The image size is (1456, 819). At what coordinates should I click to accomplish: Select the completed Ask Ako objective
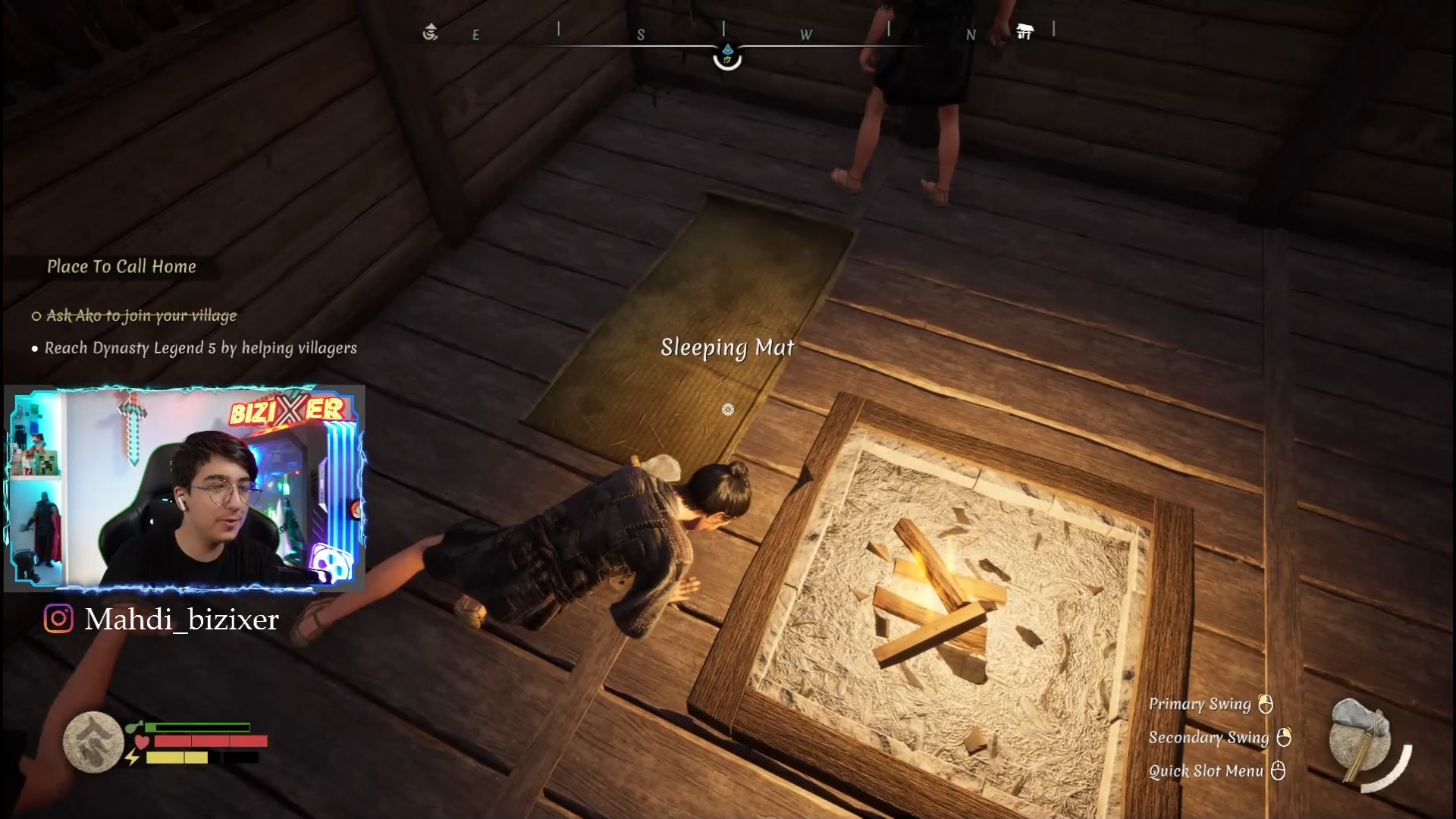point(142,315)
